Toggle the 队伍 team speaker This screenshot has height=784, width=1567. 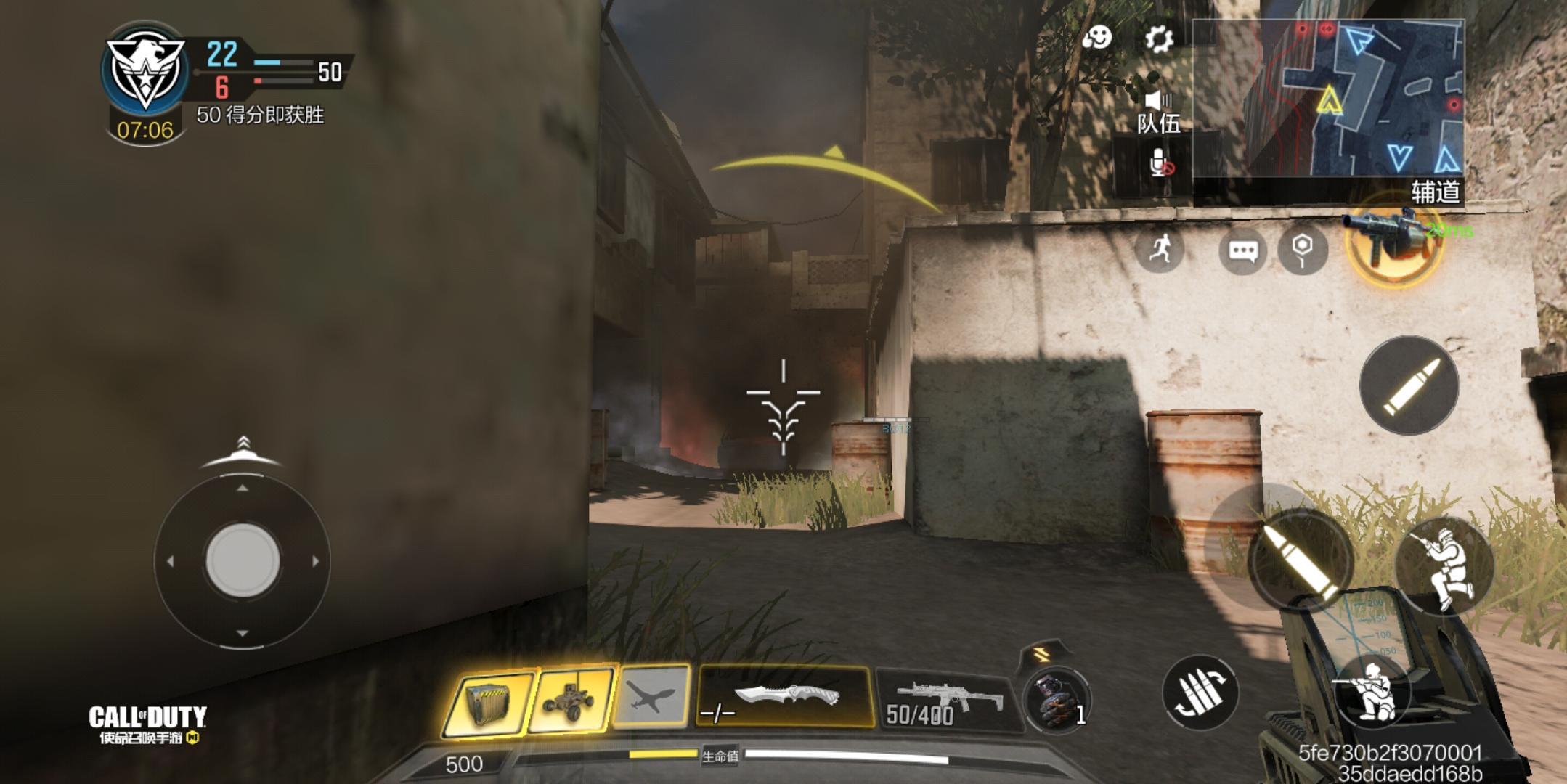click(x=1158, y=111)
